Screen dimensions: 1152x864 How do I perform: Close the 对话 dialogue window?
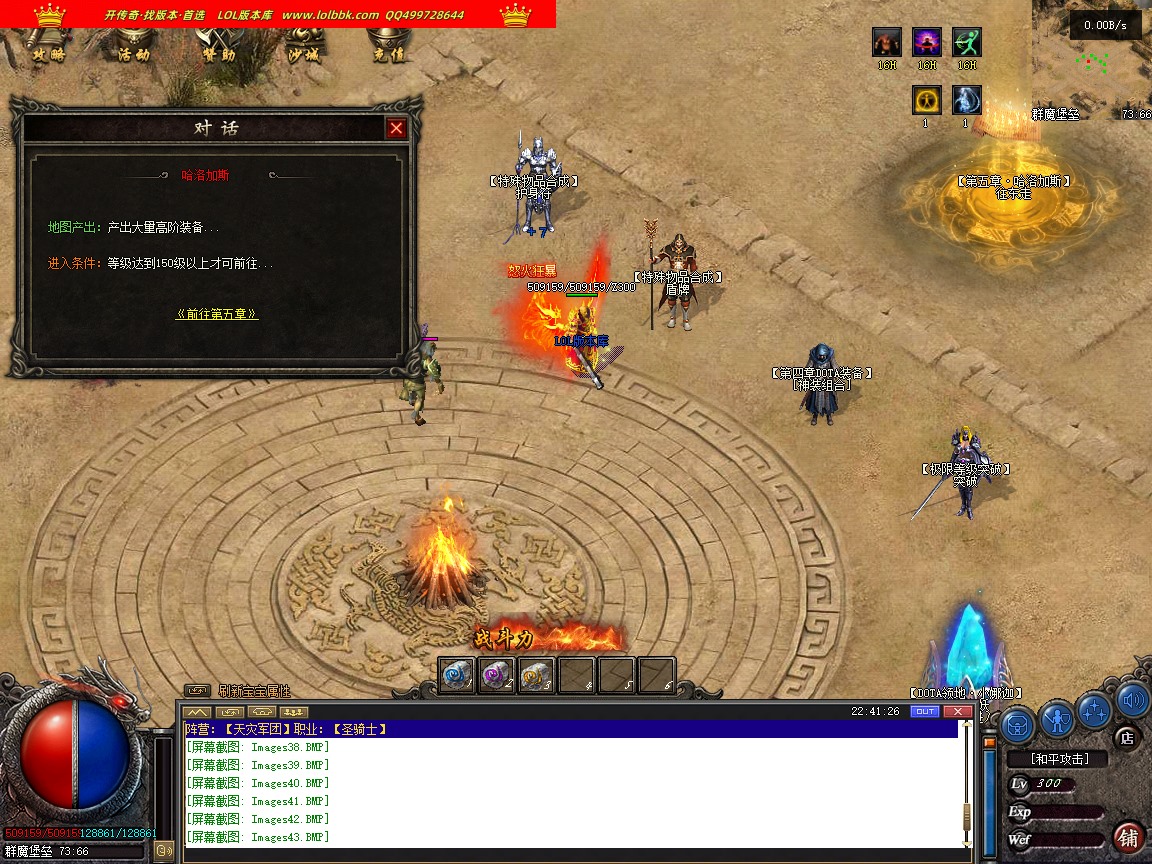[x=397, y=128]
